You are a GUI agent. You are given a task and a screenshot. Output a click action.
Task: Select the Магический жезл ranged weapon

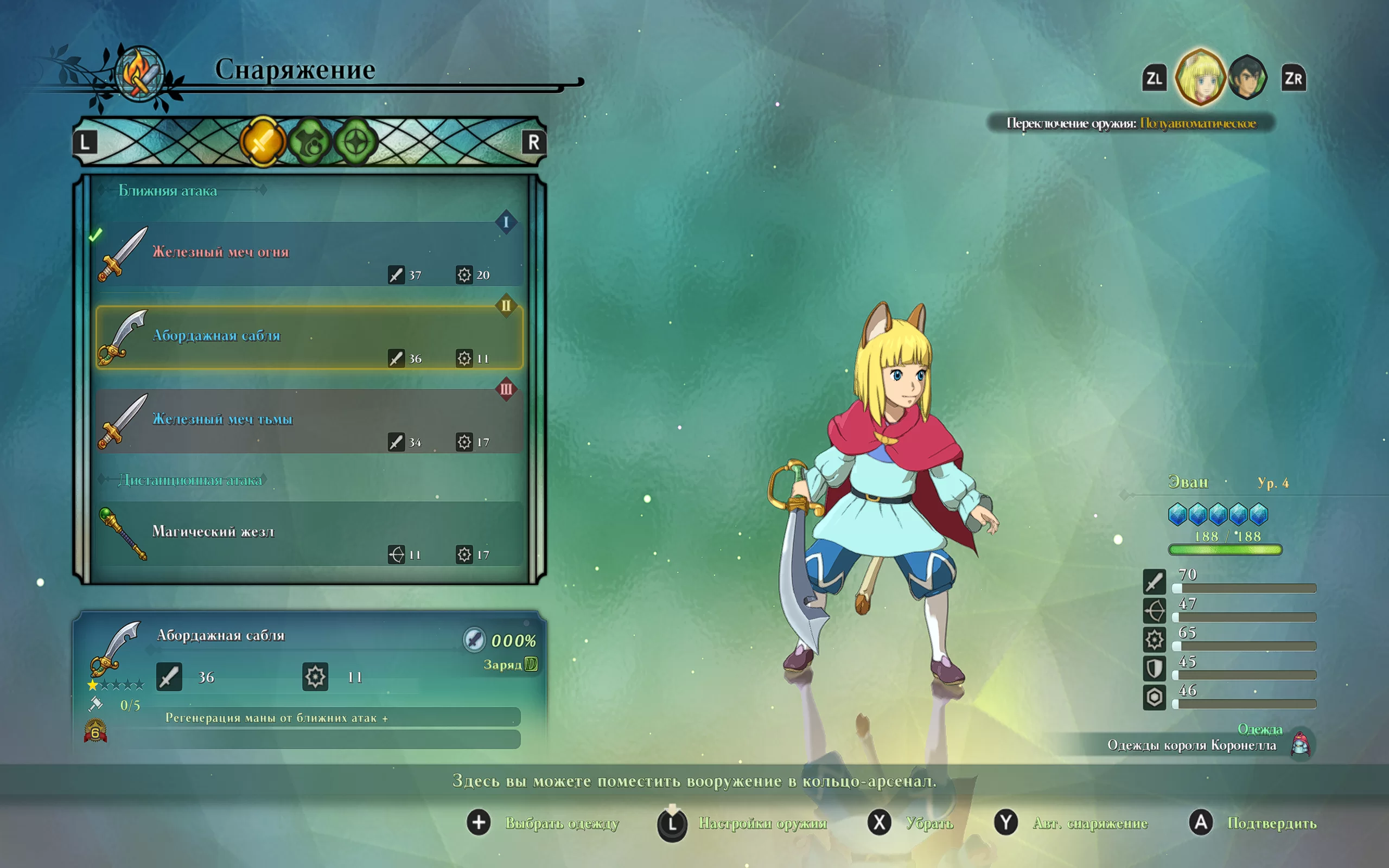pyautogui.click(x=310, y=533)
